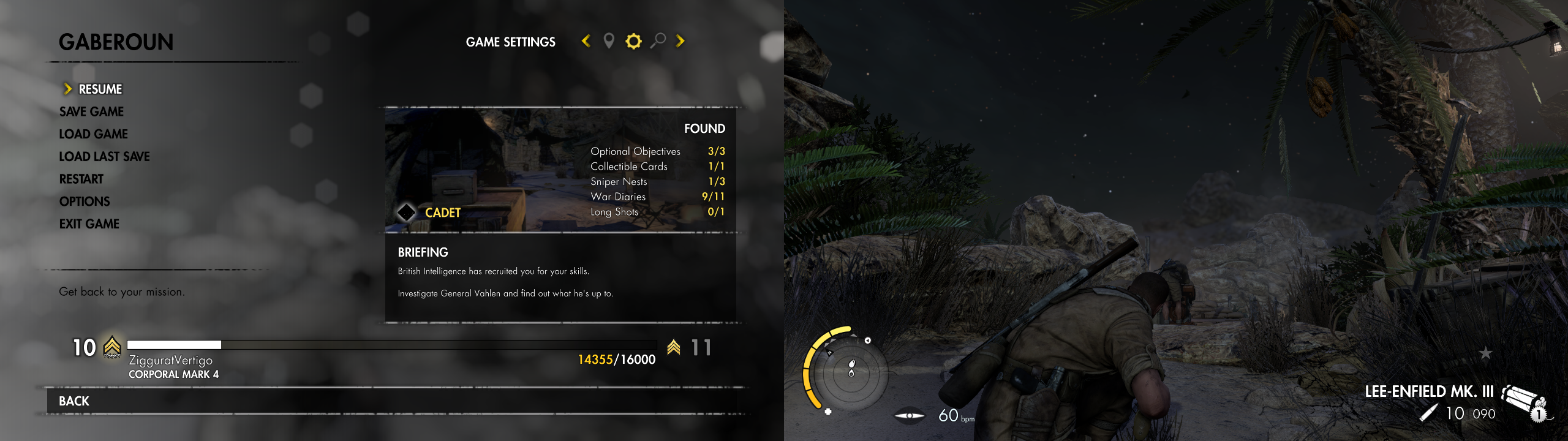Click the Back button
Image resolution: width=1568 pixels, height=441 pixels.
74,401
